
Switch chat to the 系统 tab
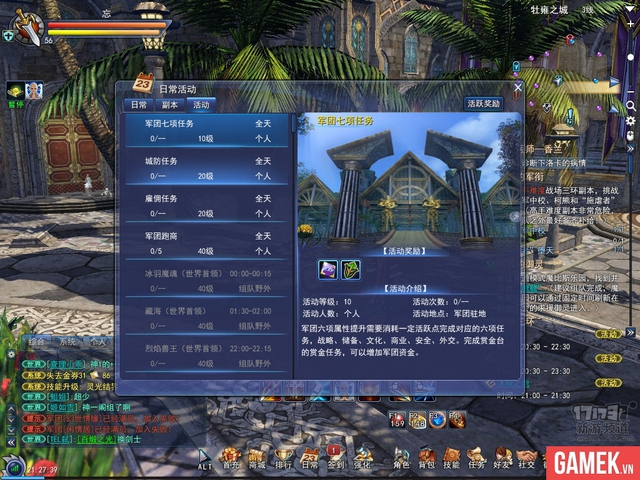68,341
